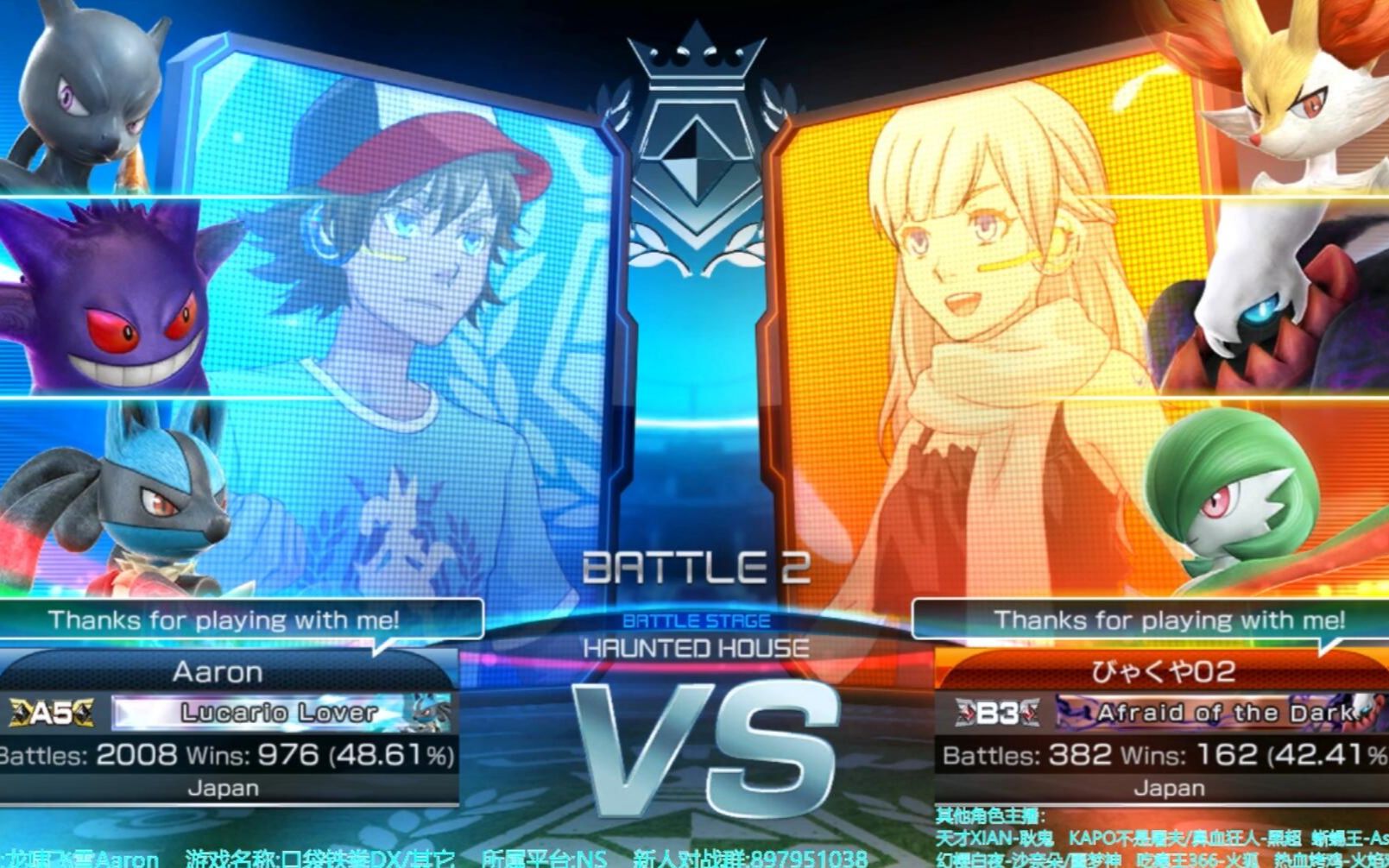1389x868 pixels.
Task: Select the Lucario Lover title banner
Action: [281, 713]
